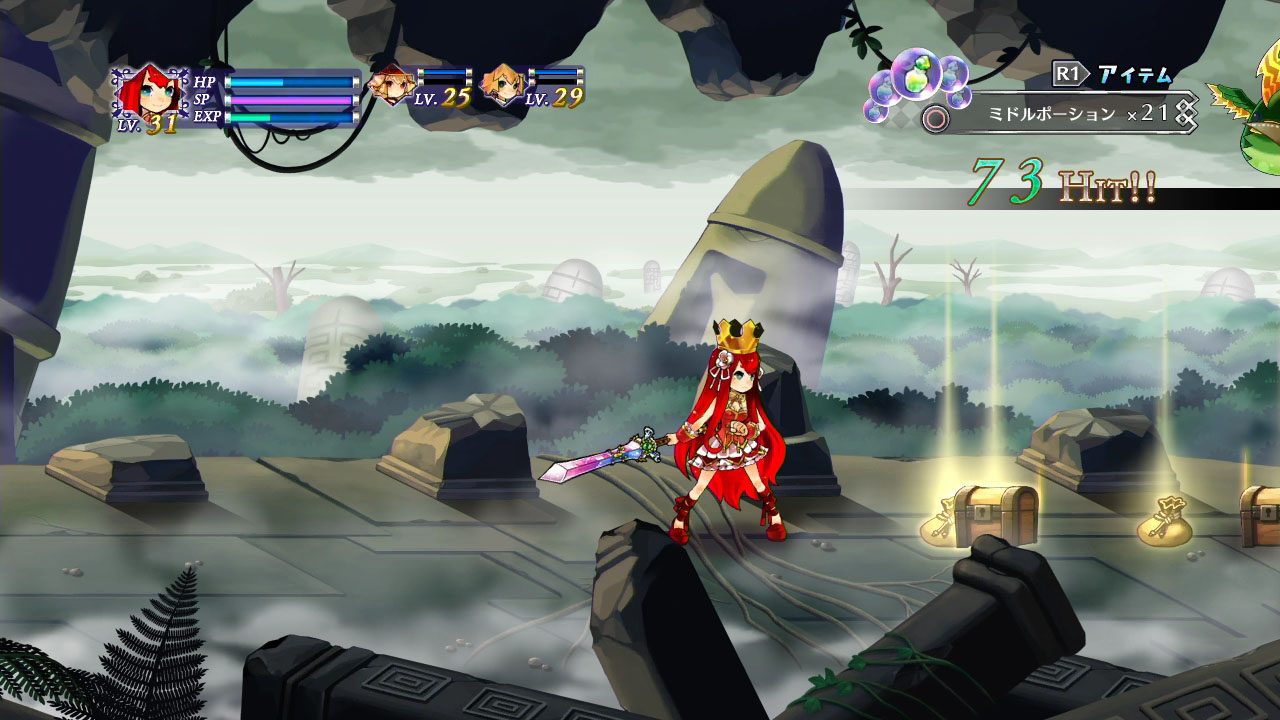Viewport: 1280px width, 720px height.
Task: Click the diamond ornament at the item bar's right end
Action: (1185, 113)
